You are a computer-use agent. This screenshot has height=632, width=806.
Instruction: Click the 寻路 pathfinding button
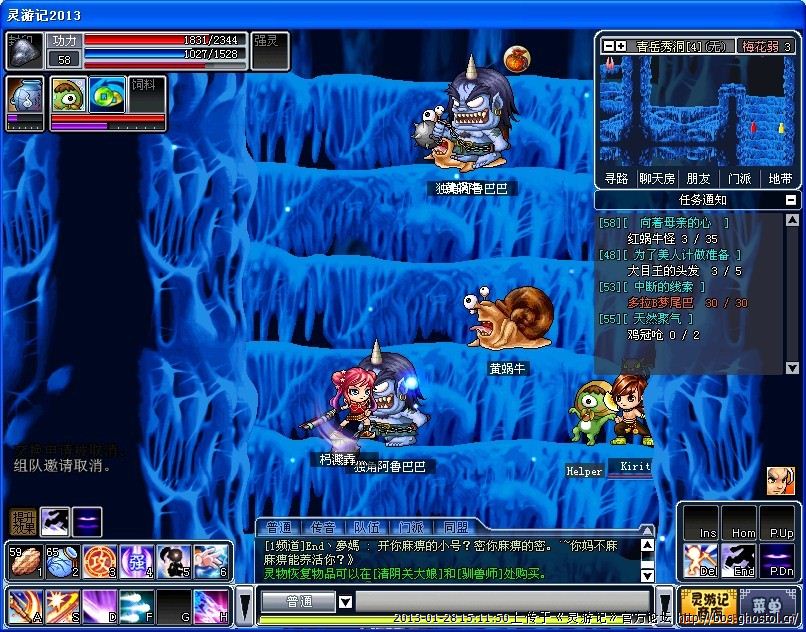coord(617,179)
